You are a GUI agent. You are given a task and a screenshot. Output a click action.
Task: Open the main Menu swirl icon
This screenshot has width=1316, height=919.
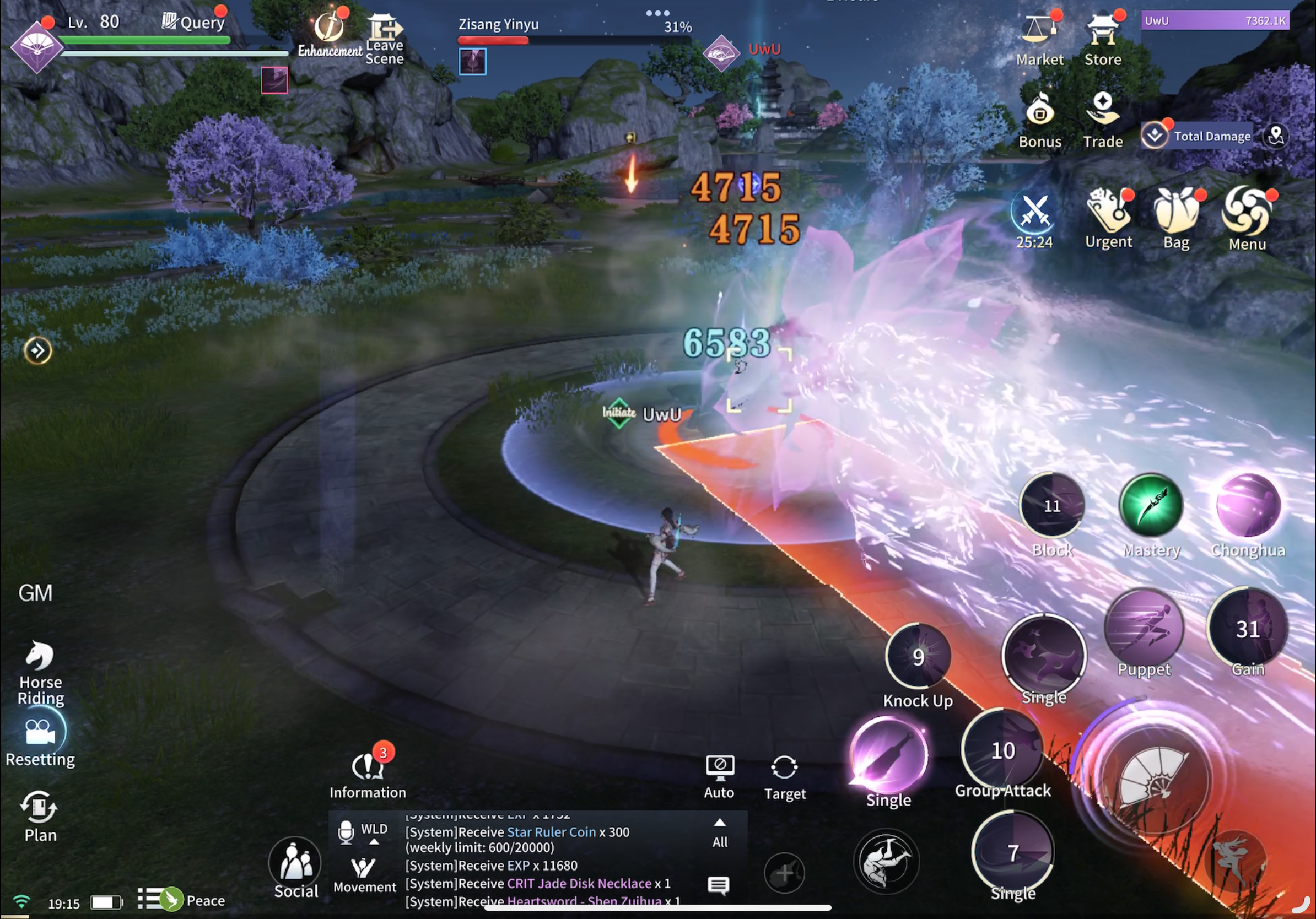pos(1247,212)
